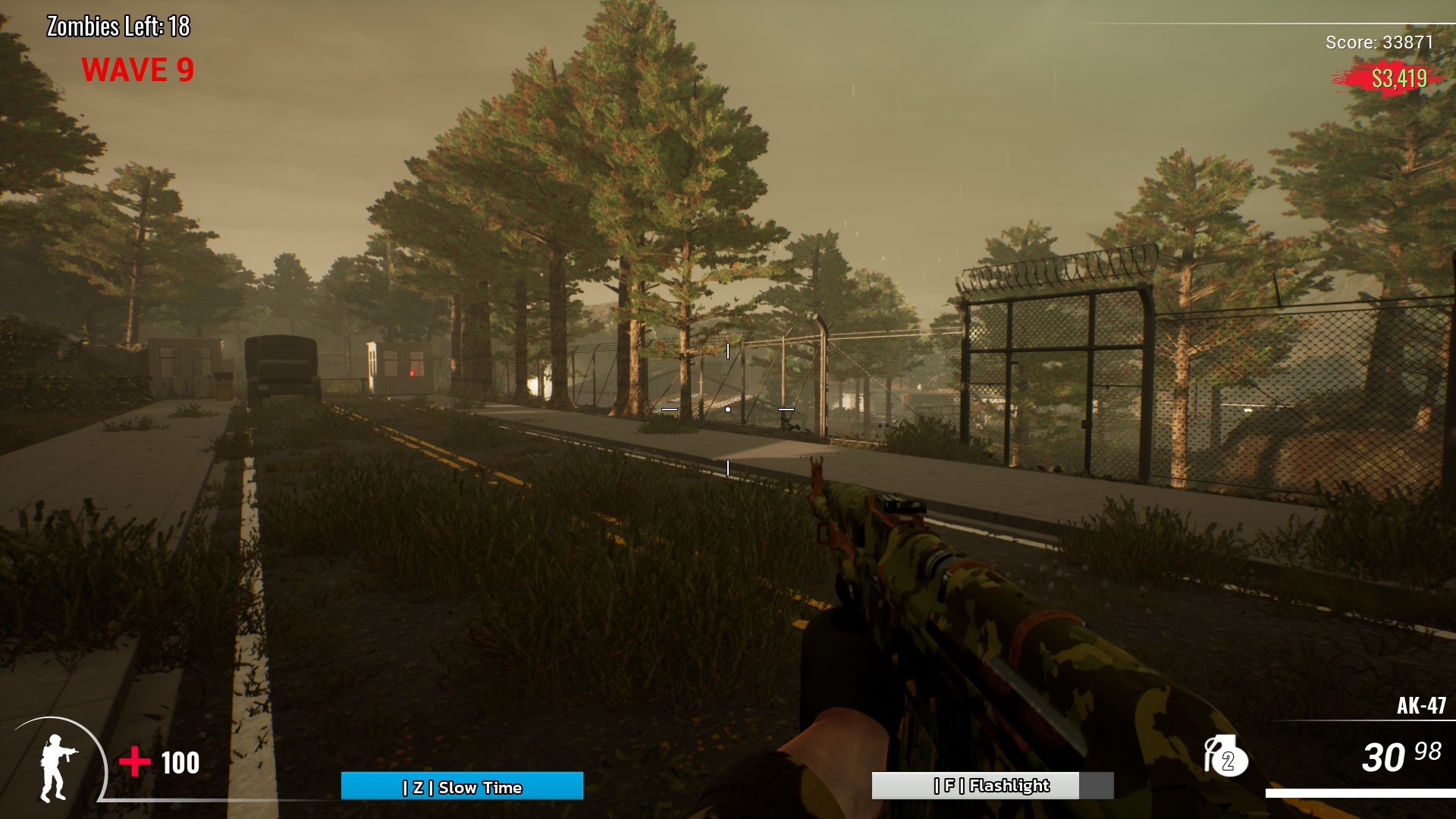This screenshot has height=819, width=1456.
Task: Click the grenade count icon
Action: pos(1225,756)
